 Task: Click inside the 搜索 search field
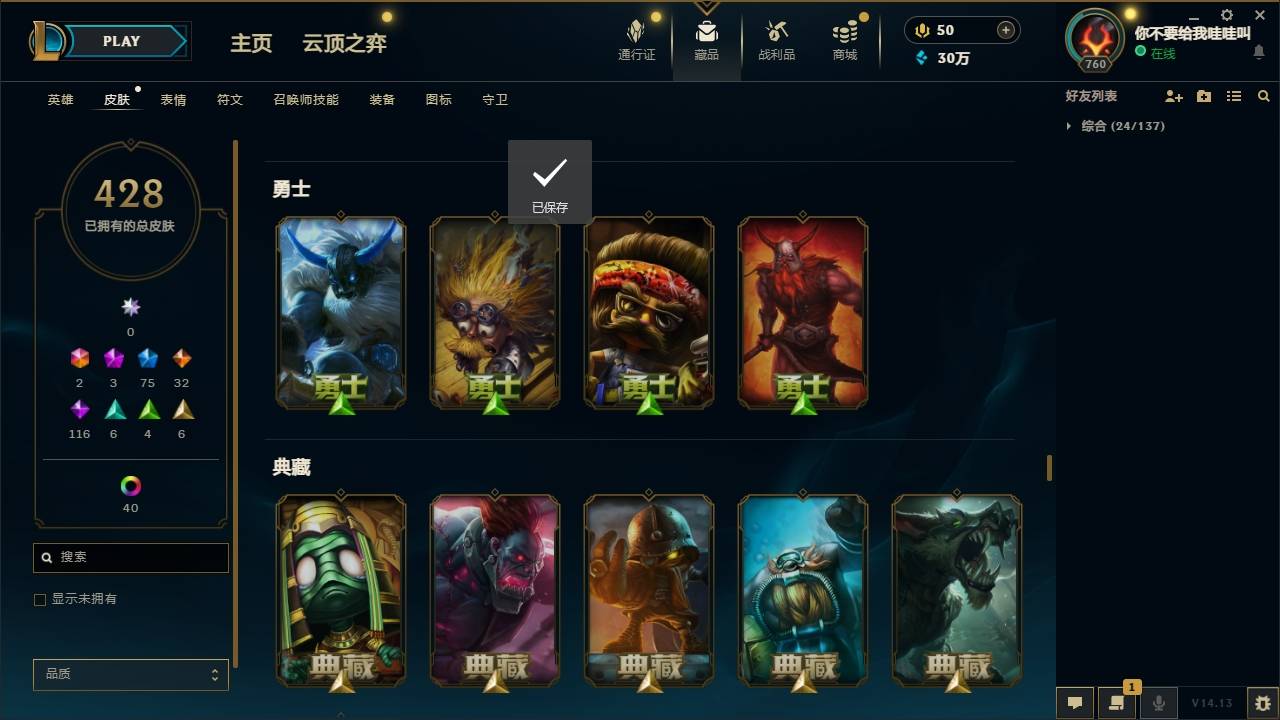click(x=130, y=557)
